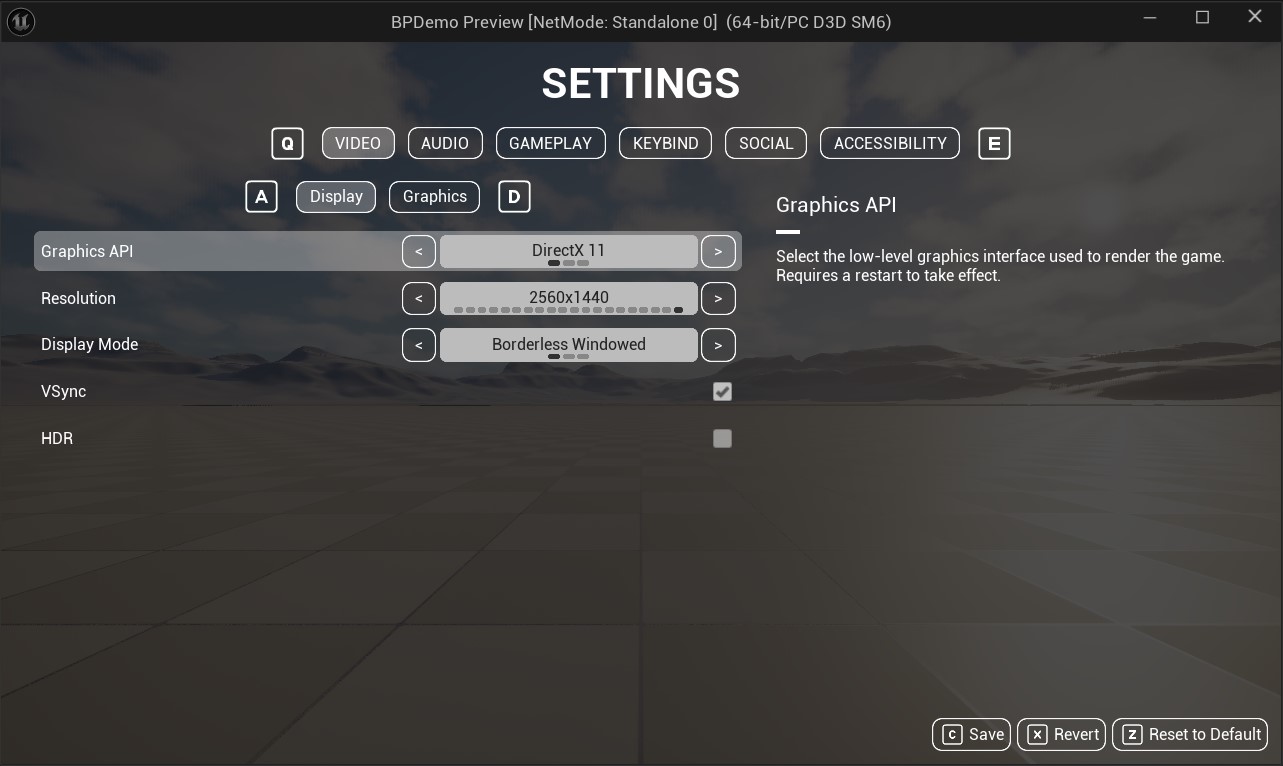Viewport: 1283px width, 766px height.
Task: Open the Graphics sub-tab
Action: click(434, 196)
